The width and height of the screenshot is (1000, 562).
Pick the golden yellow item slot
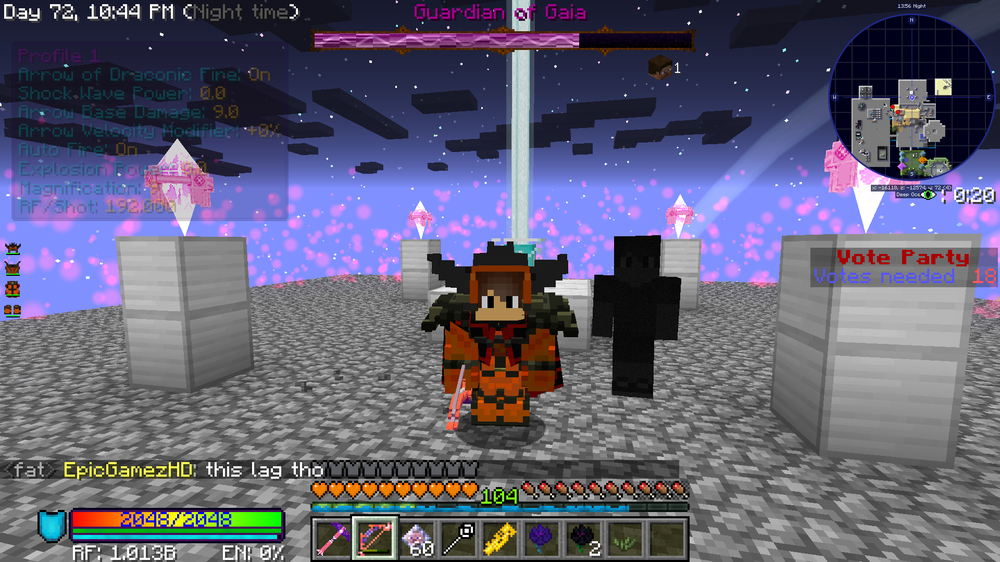coord(500,539)
